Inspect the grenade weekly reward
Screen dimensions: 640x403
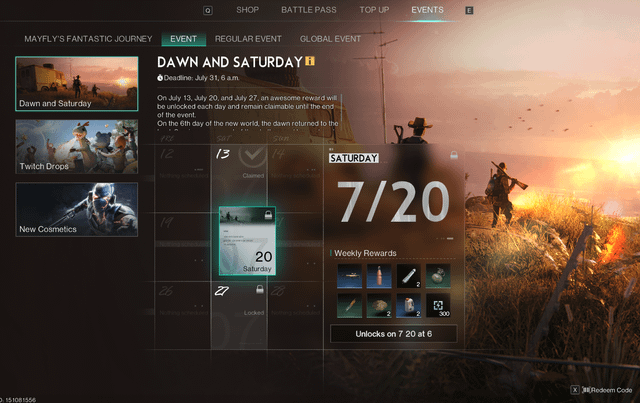coord(438,276)
